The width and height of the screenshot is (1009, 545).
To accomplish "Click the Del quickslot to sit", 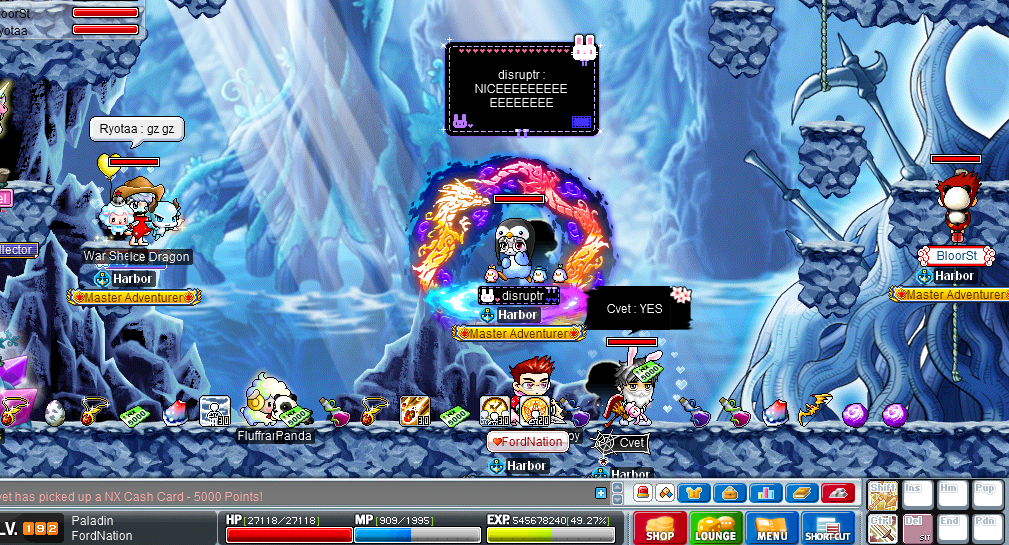I will tap(917, 528).
